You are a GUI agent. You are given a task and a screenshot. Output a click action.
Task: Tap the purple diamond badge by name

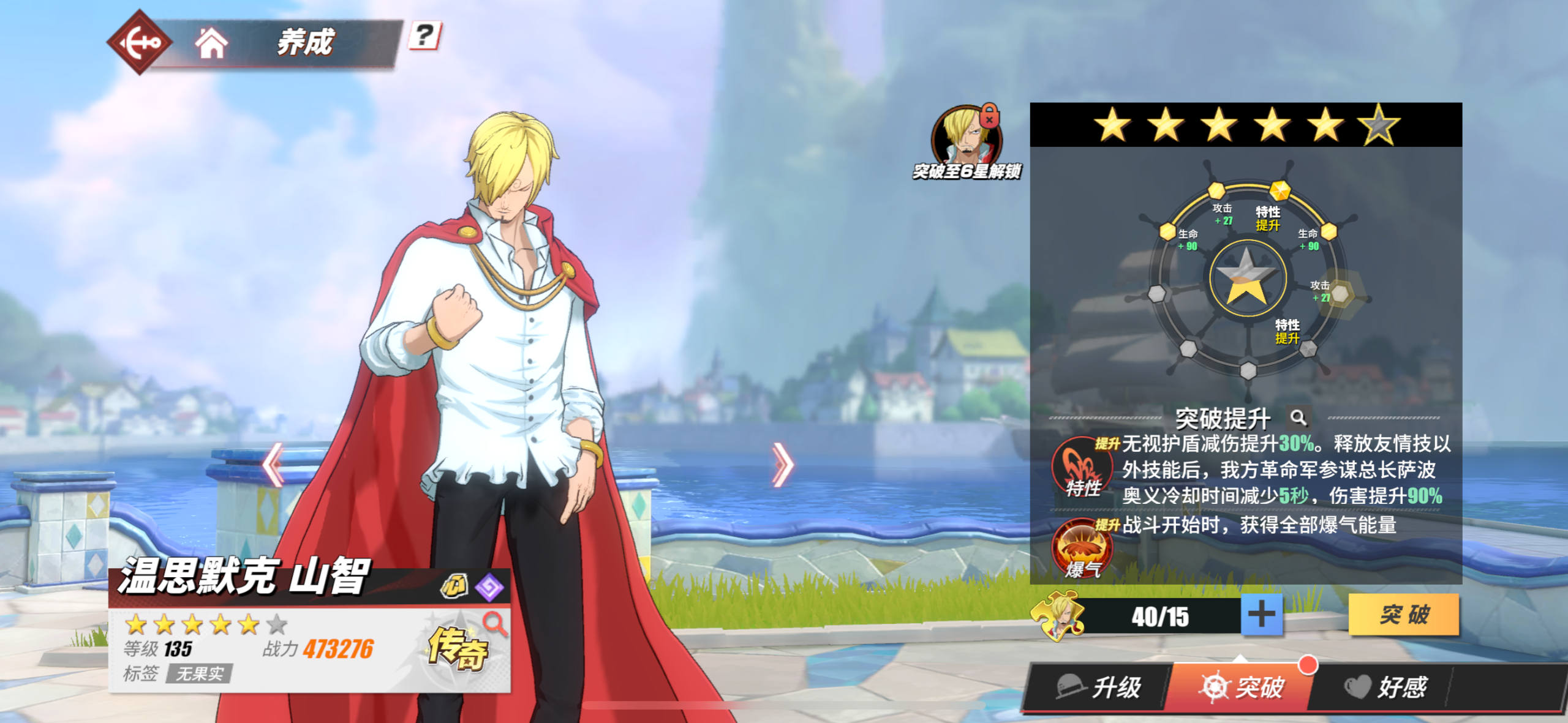[489, 588]
